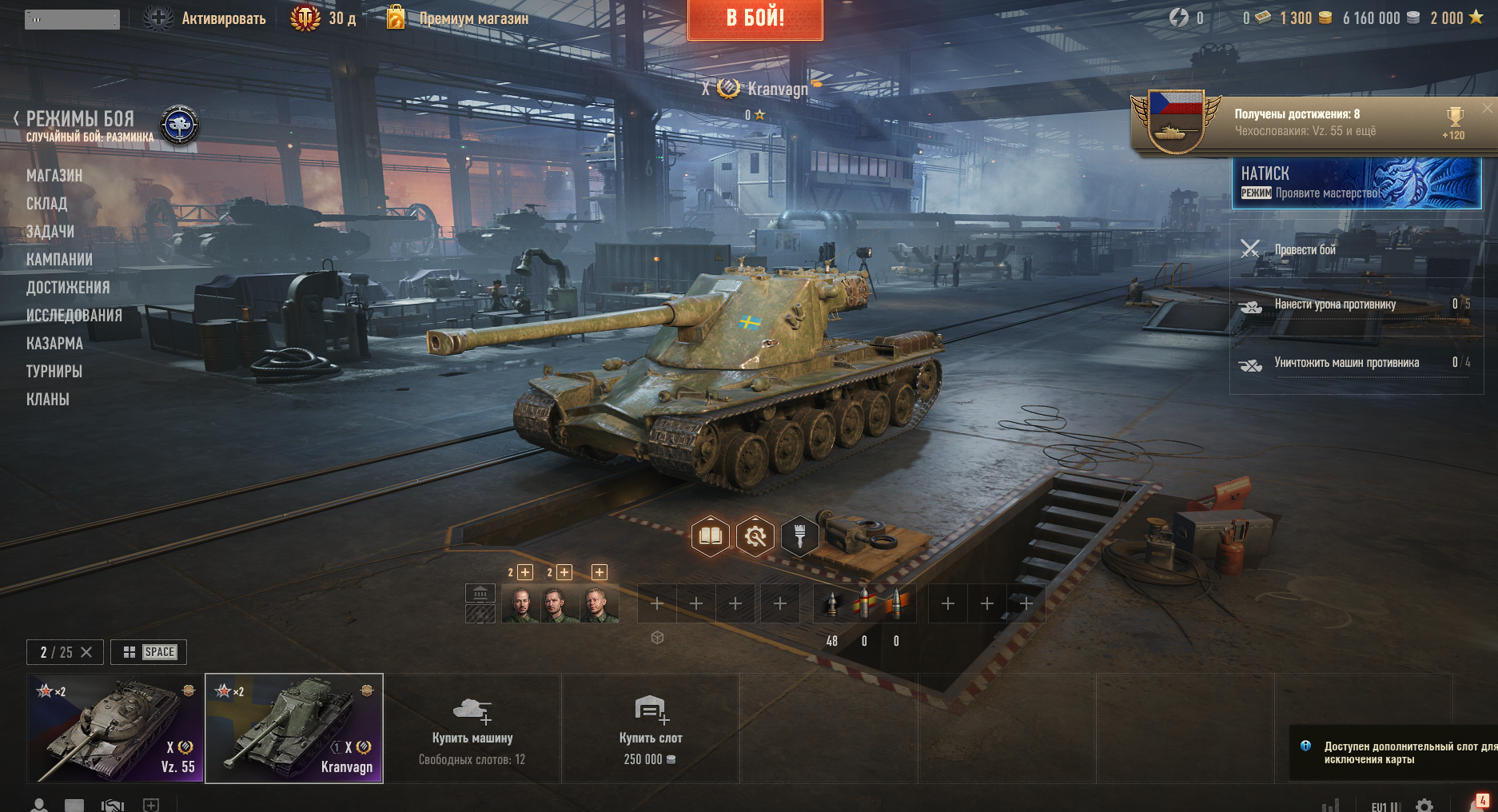The height and width of the screenshot is (812, 1498).
Task: Show the Достижения page
Action: [68, 288]
